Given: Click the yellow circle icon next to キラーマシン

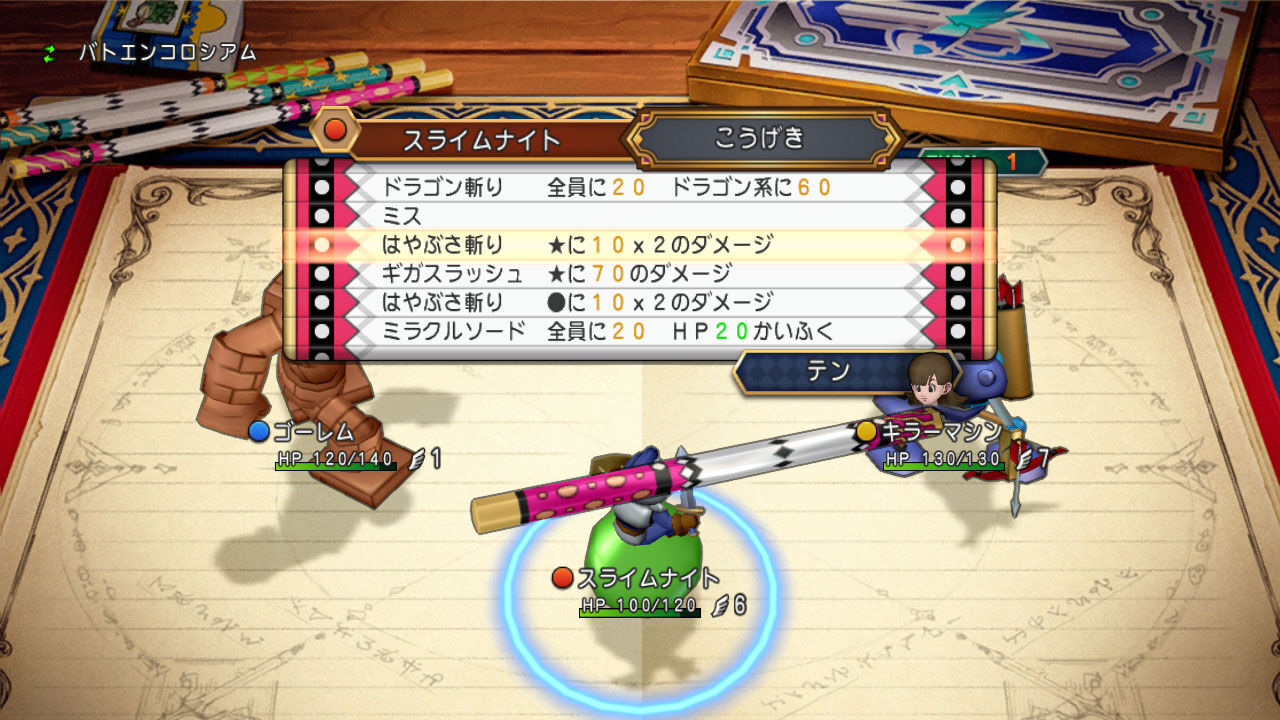Looking at the screenshot, I should coord(866,430).
